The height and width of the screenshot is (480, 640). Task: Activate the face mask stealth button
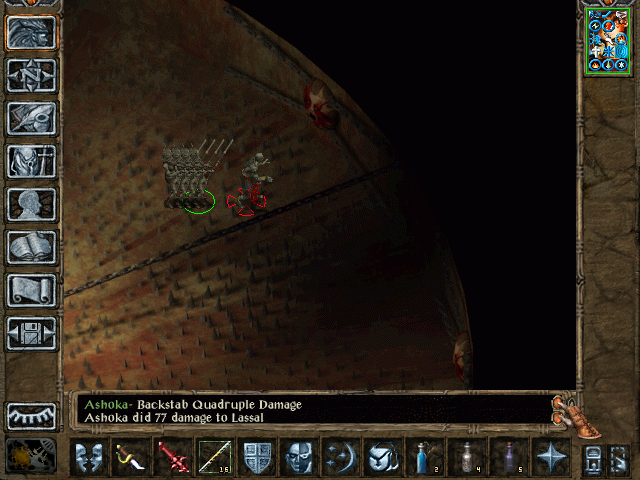click(x=299, y=456)
